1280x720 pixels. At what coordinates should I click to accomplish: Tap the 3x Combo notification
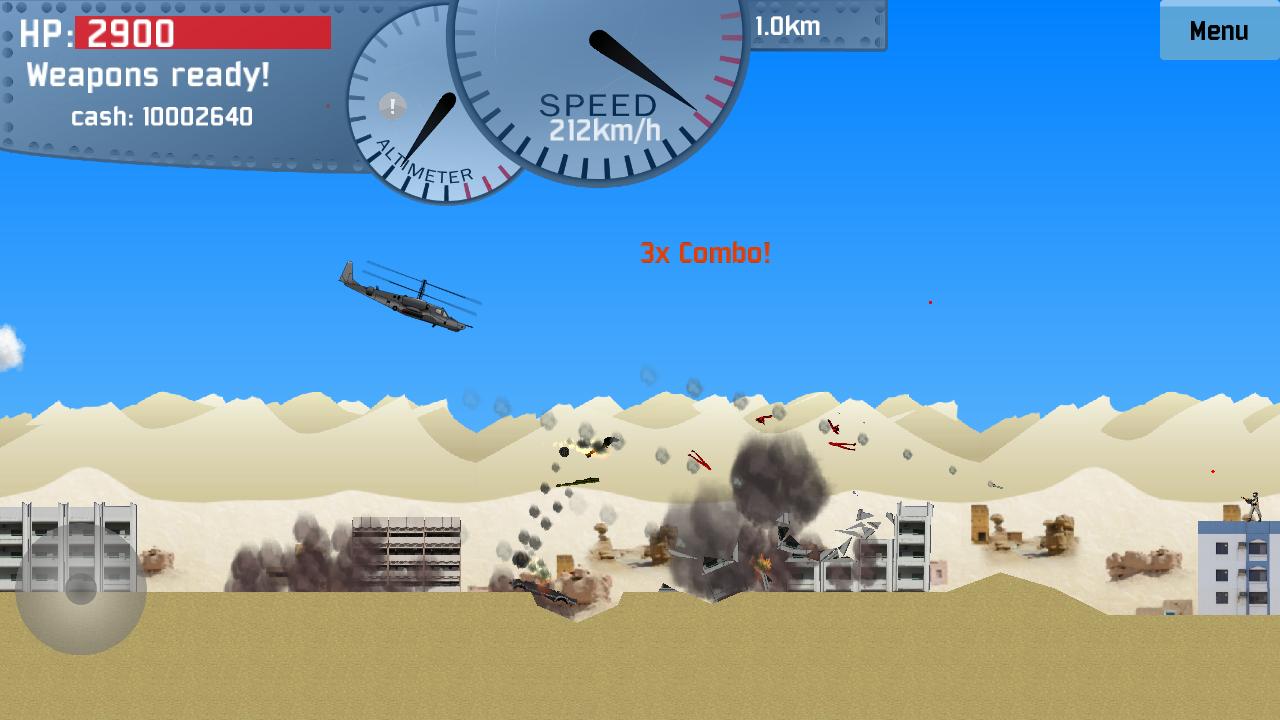(705, 252)
